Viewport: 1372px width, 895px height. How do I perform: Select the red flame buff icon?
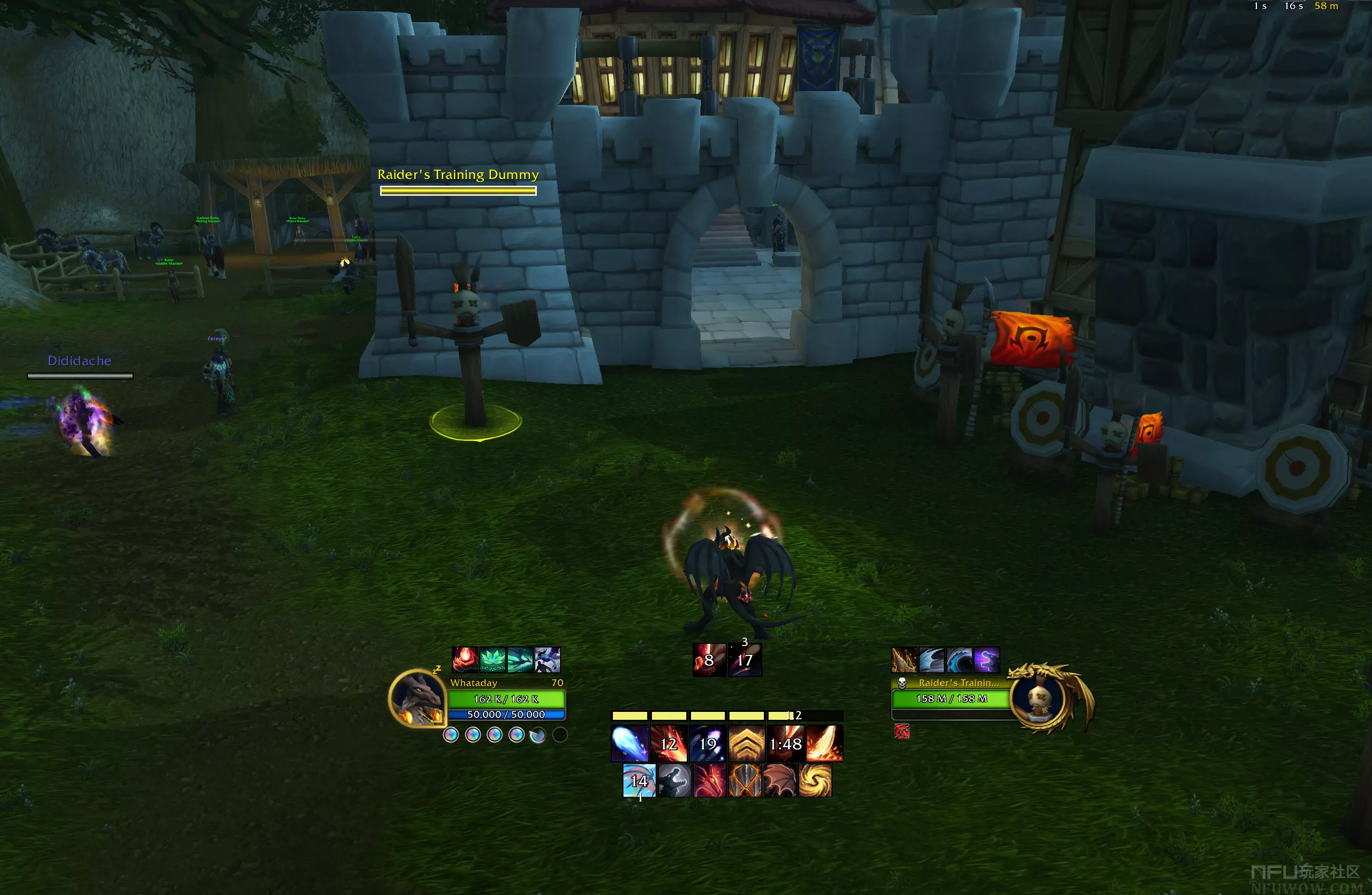pos(465,660)
